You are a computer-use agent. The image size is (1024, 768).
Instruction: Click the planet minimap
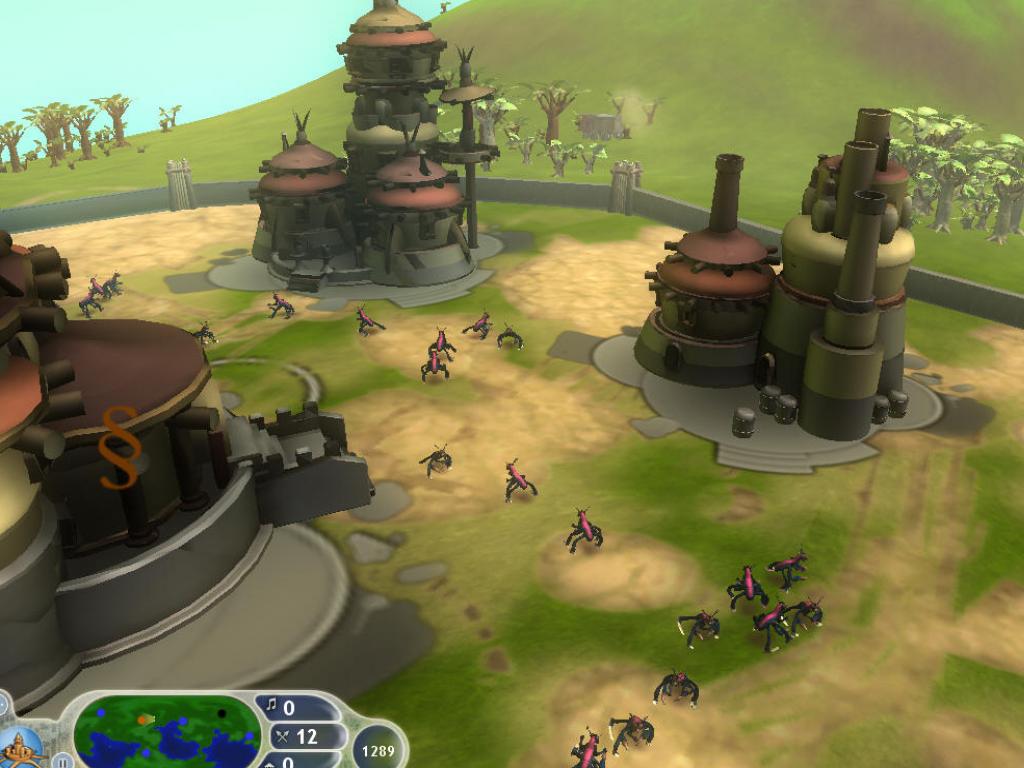coord(167,731)
